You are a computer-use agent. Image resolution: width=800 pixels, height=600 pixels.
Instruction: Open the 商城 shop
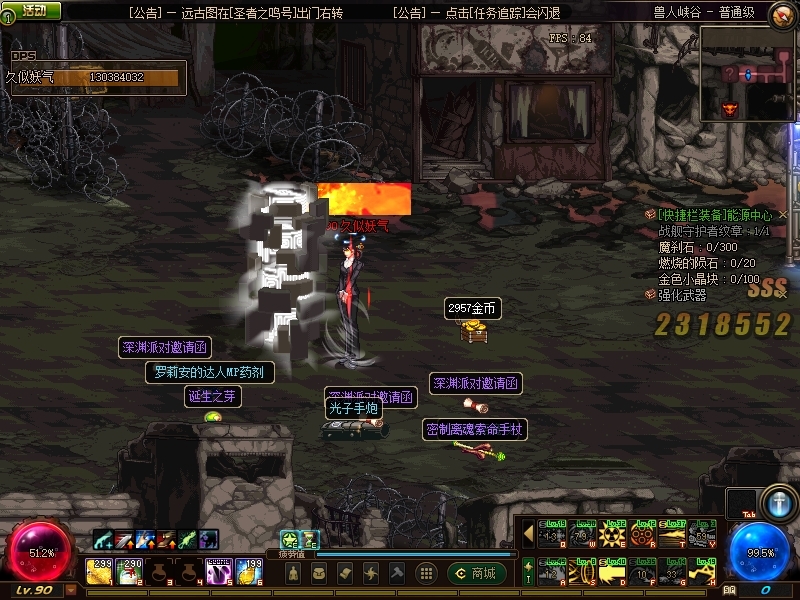coord(476,573)
